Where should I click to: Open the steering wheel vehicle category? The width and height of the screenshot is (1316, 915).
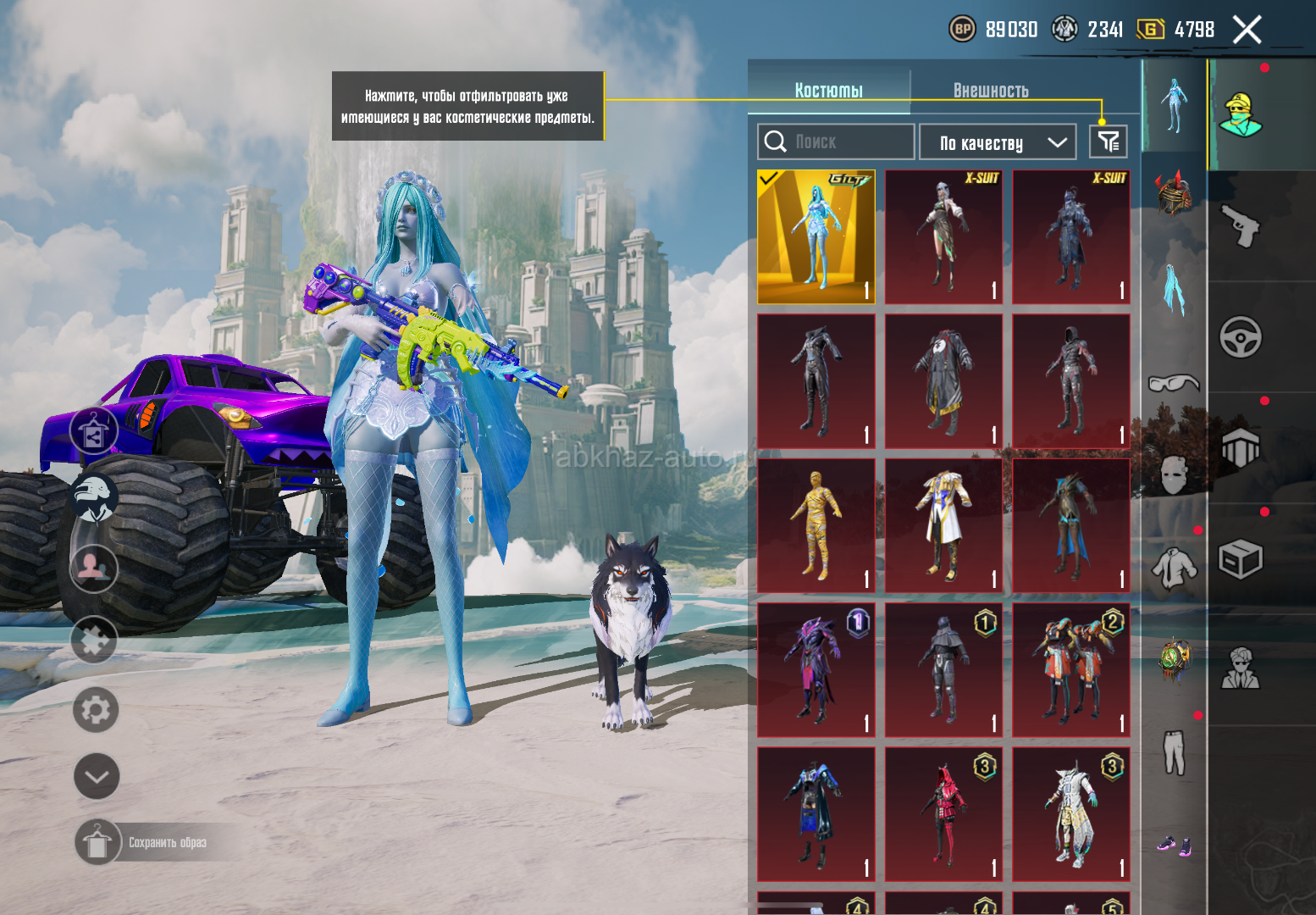pos(1241,337)
